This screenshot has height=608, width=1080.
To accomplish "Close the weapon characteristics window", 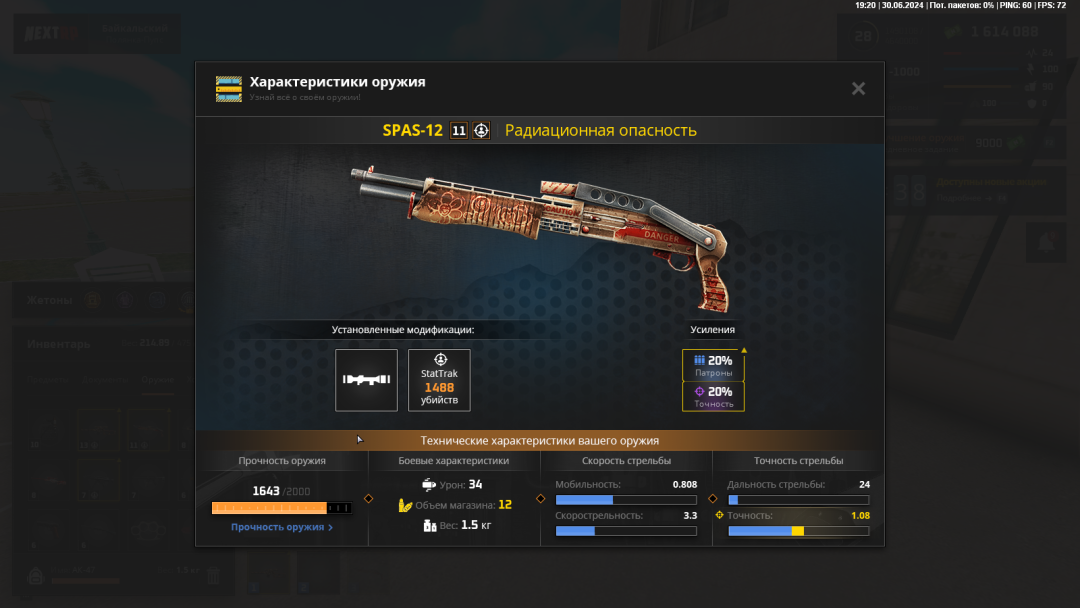I will point(858,89).
